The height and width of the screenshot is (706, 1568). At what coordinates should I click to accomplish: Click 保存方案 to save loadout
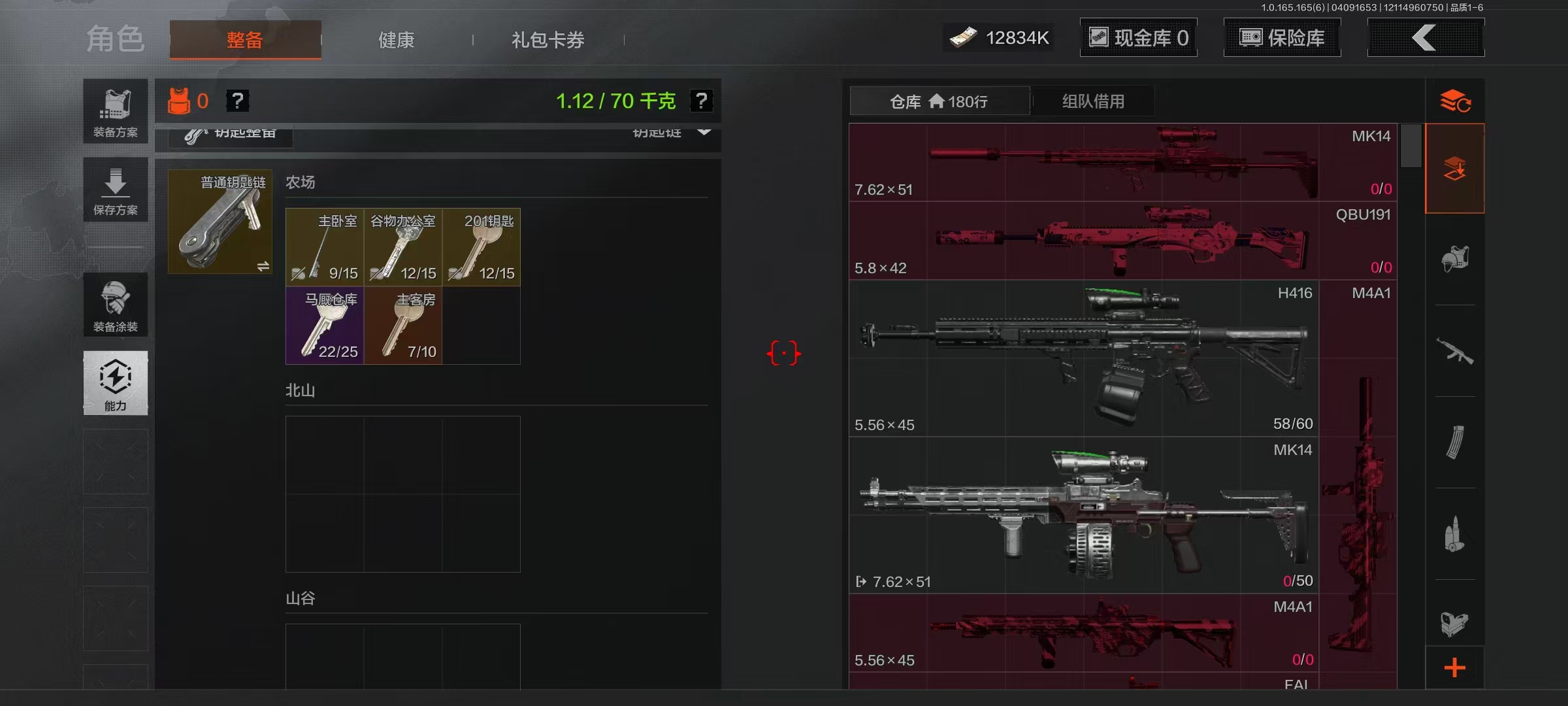pyautogui.click(x=116, y=190)
